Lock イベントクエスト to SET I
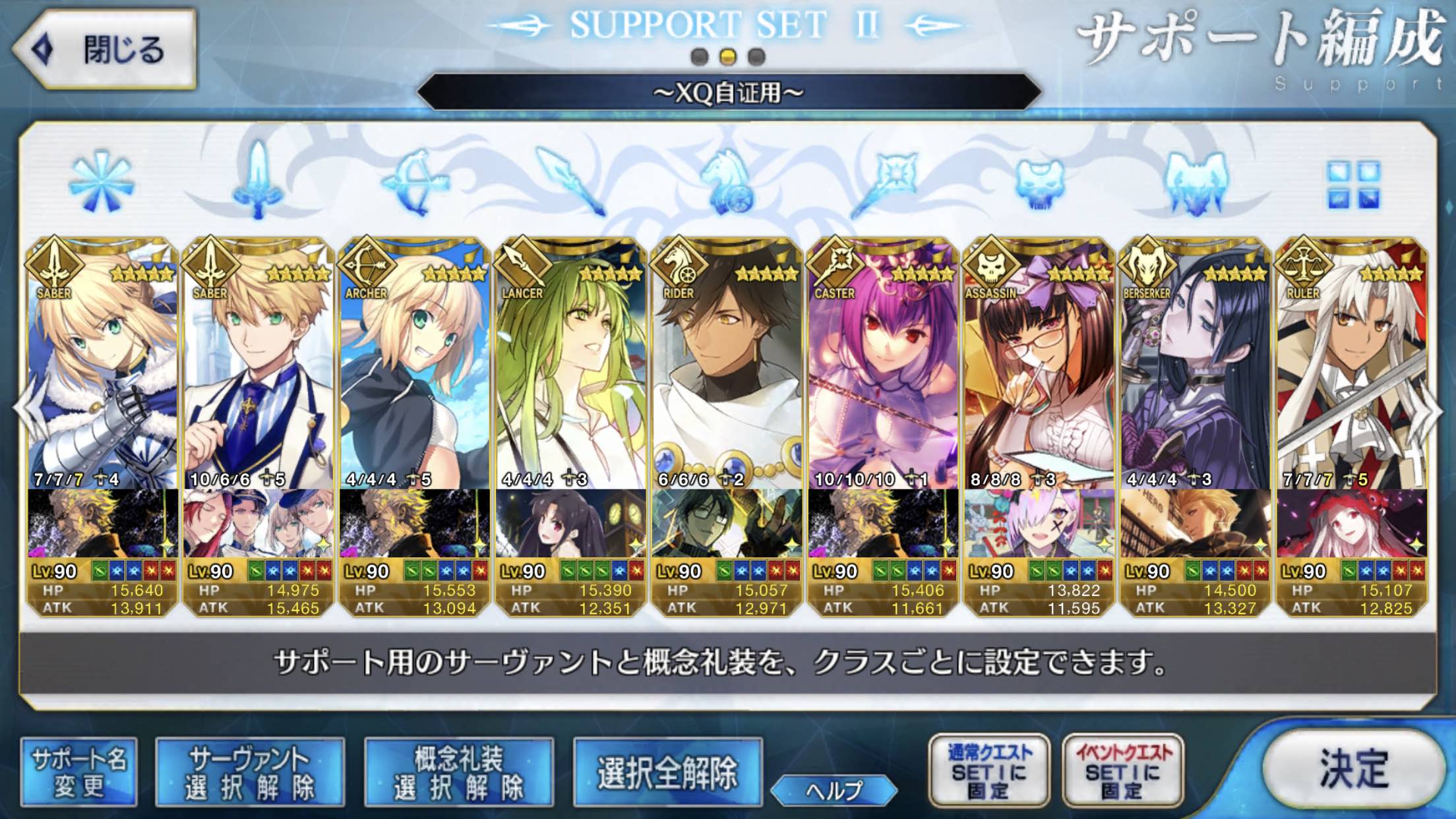Viewport: 1456px width, 819px height. tap(1123, 771)
